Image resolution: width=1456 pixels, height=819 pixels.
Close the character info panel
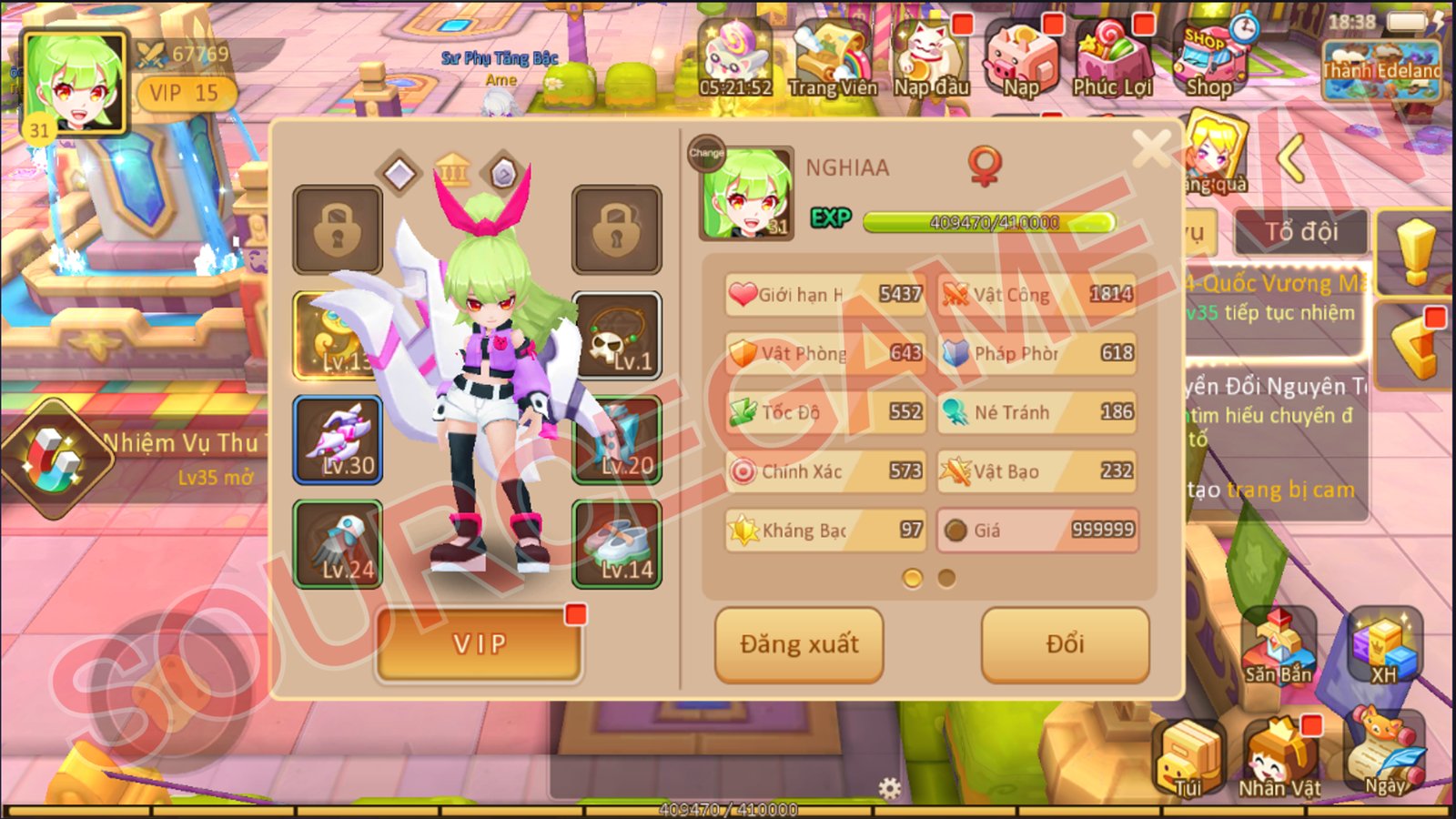pos(1151,148)
